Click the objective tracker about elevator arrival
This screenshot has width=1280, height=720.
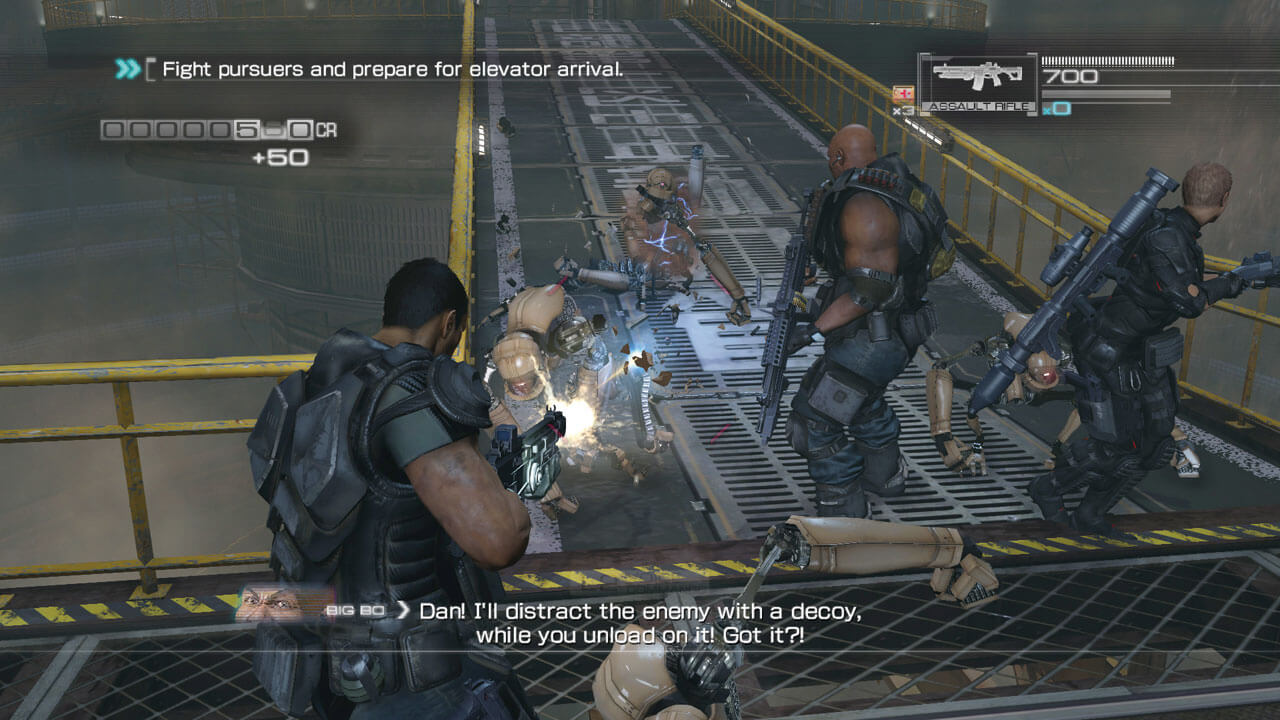coord(392,69)
